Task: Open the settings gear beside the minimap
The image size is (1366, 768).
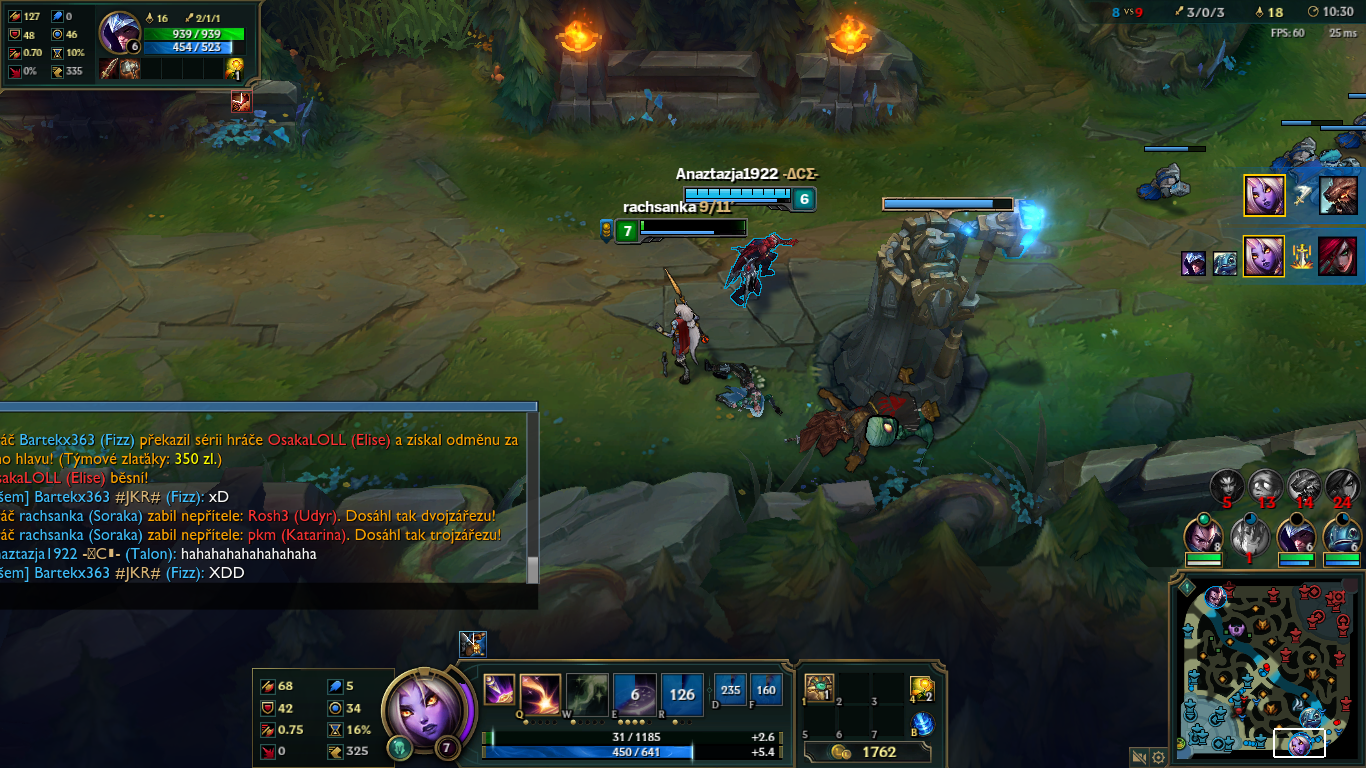Action: pyautogui.click(x=1159, y=757)
